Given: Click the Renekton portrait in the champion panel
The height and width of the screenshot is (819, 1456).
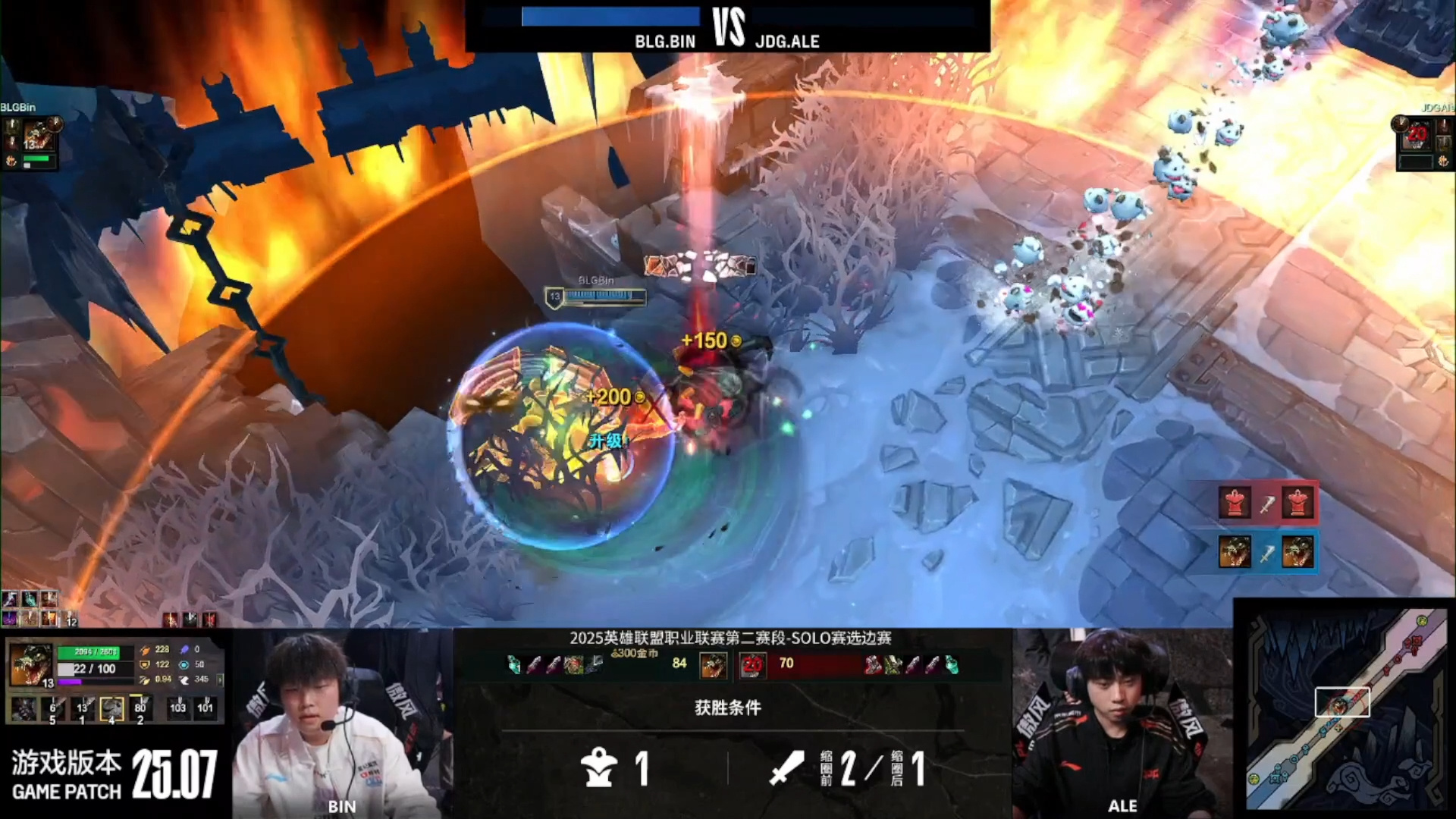Looking at the screenshot, I should click(x=31, y=665).
